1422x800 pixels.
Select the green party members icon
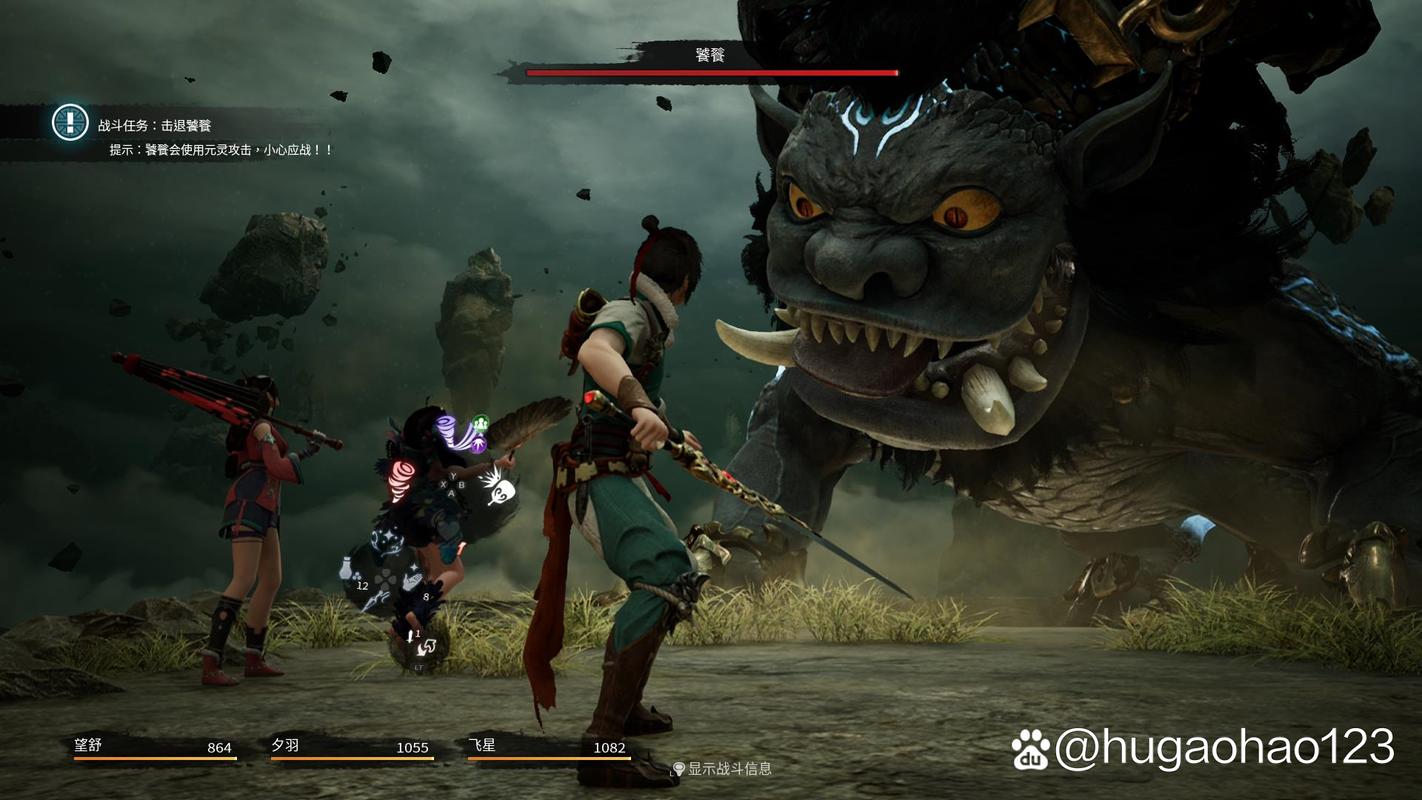[x=480, y=423]
